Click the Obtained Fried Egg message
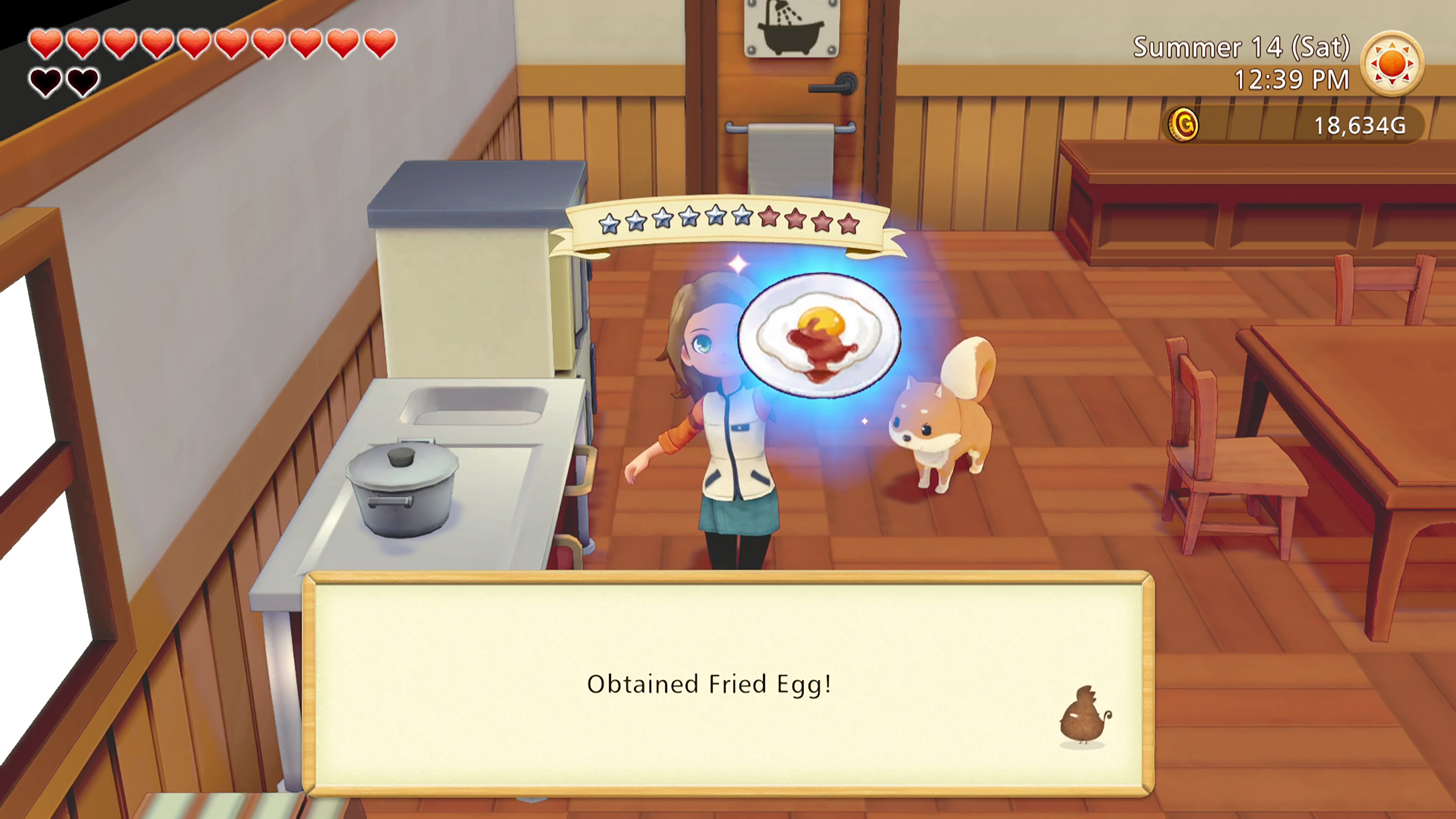The image size is (1456, 819). (x=709, y=683)
